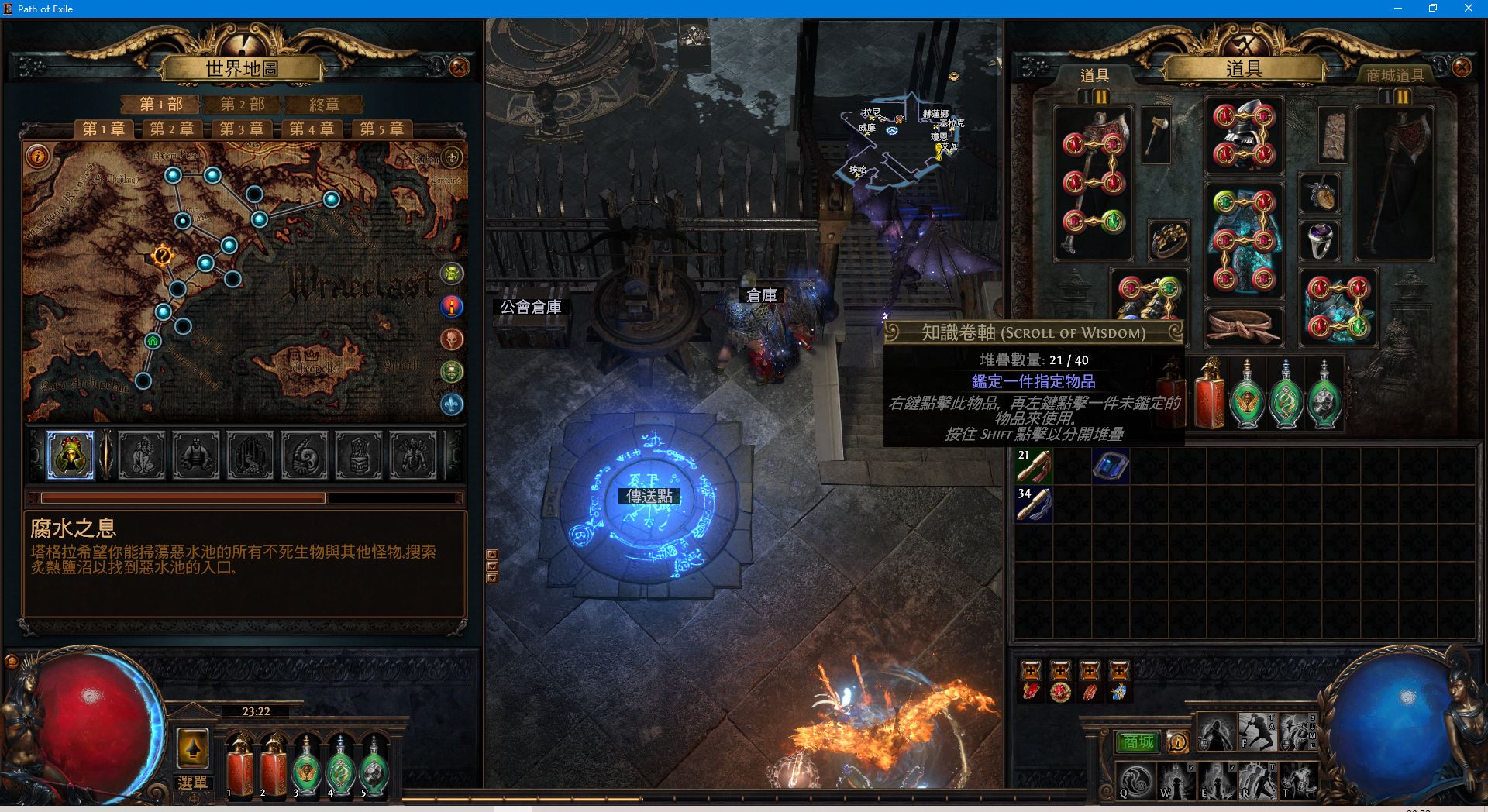Select the stack of 34 portal scrolls
Screen dimensions: 1488x812
click(x=1034, y=504)
